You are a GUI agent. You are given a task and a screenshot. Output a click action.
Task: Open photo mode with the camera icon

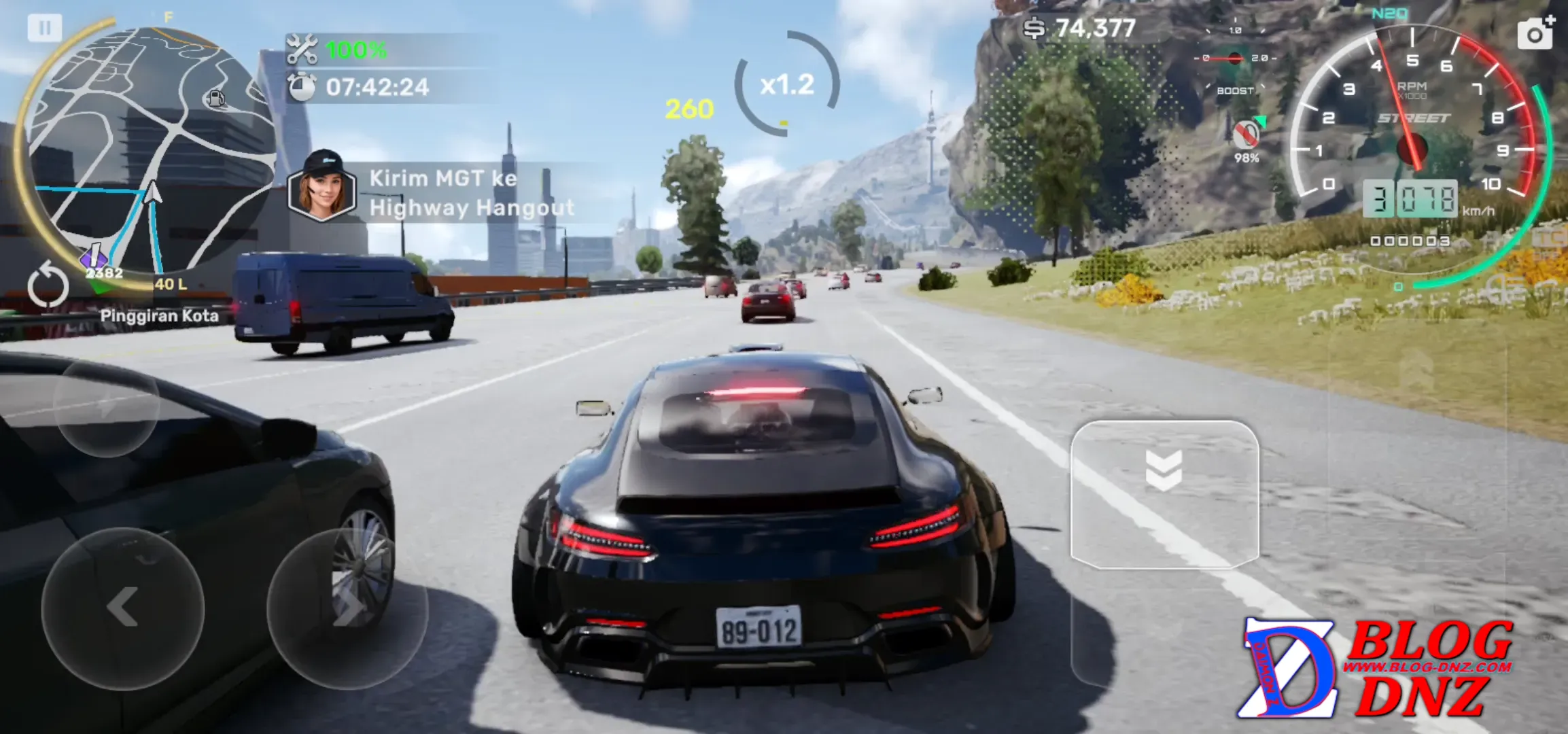coord(1535,33)
